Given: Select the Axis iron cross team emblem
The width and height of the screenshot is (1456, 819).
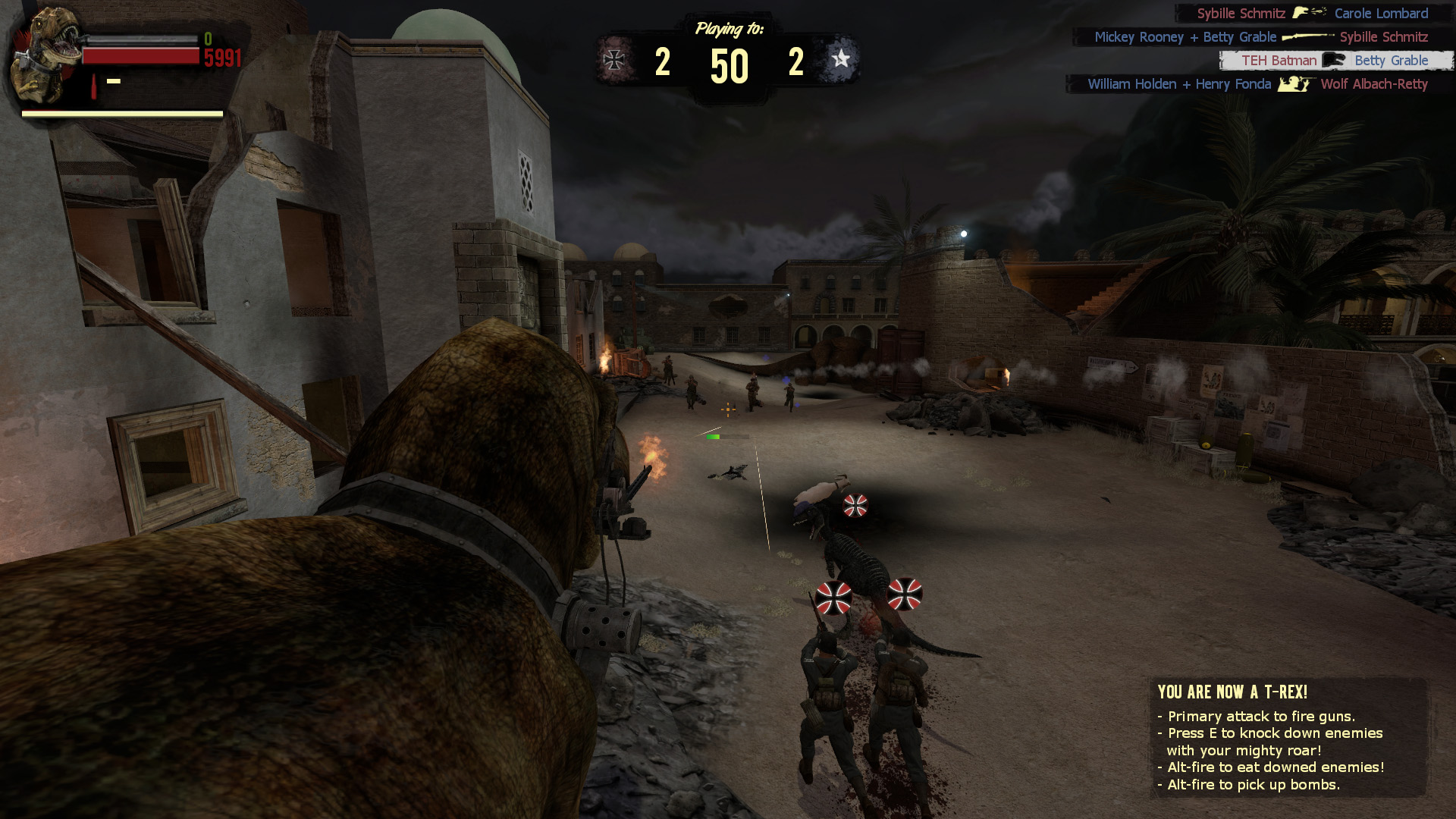Looking at the screenshot, I should click(x=613, y=59).
